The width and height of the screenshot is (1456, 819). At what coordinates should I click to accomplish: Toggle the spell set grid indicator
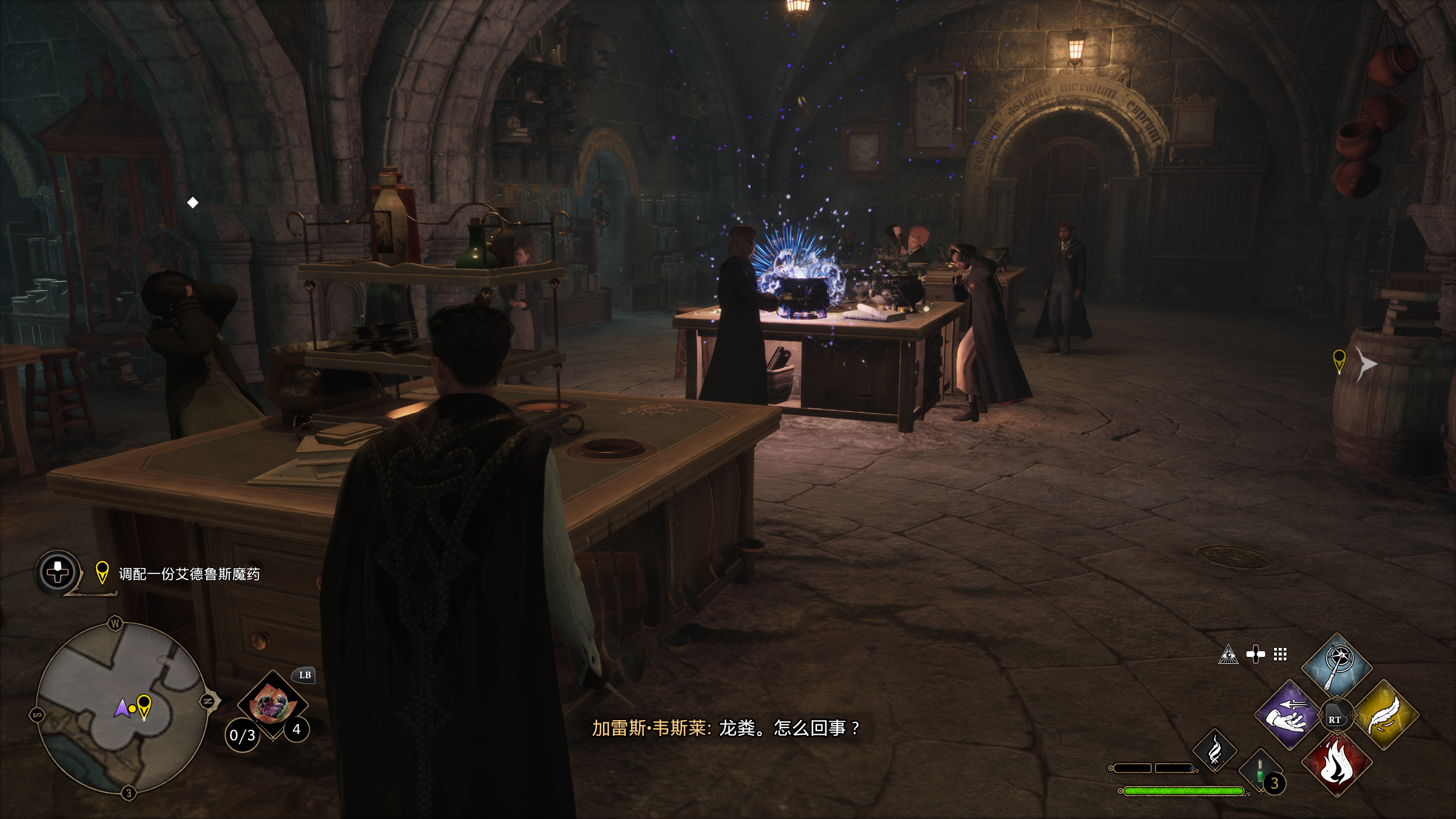coord(1280,655)
